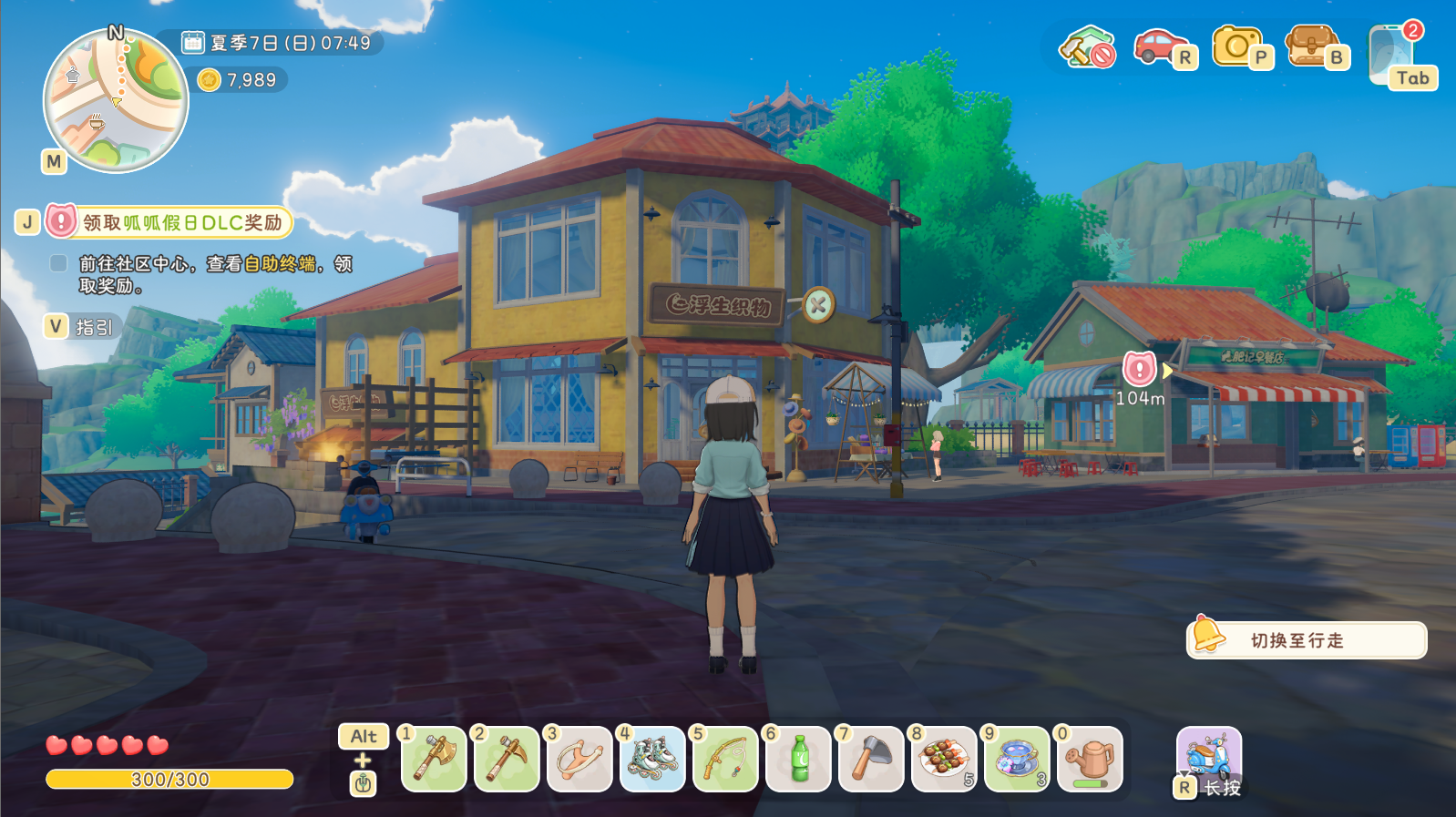Choose the grey-bladed hoe in slot 7

click(871, 759)
